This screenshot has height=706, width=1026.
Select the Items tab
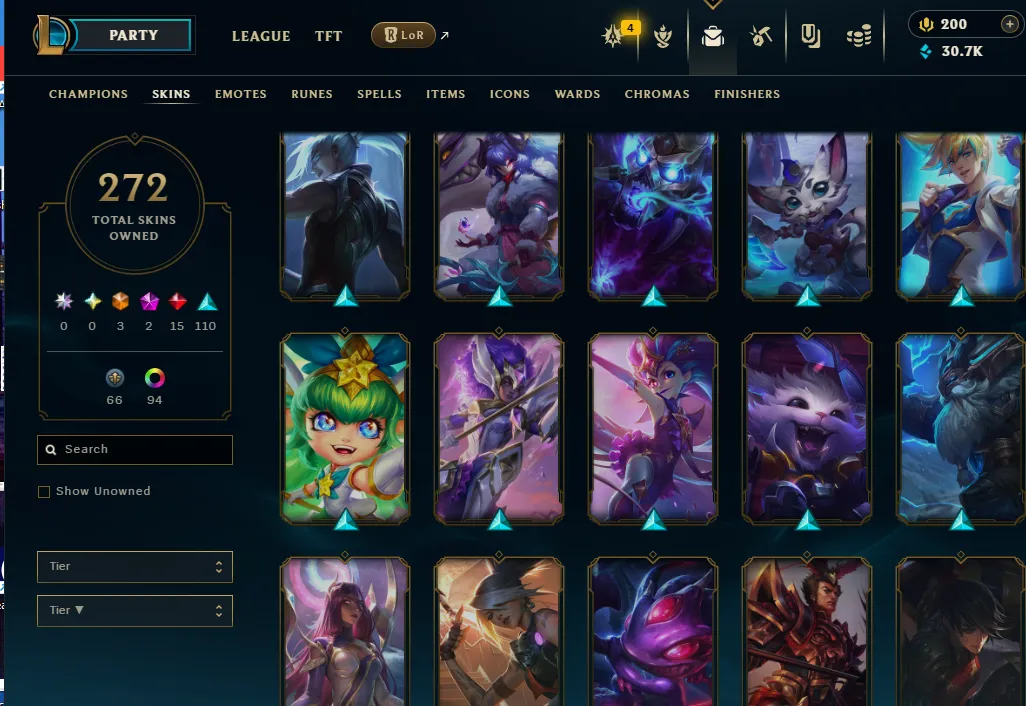445,94
